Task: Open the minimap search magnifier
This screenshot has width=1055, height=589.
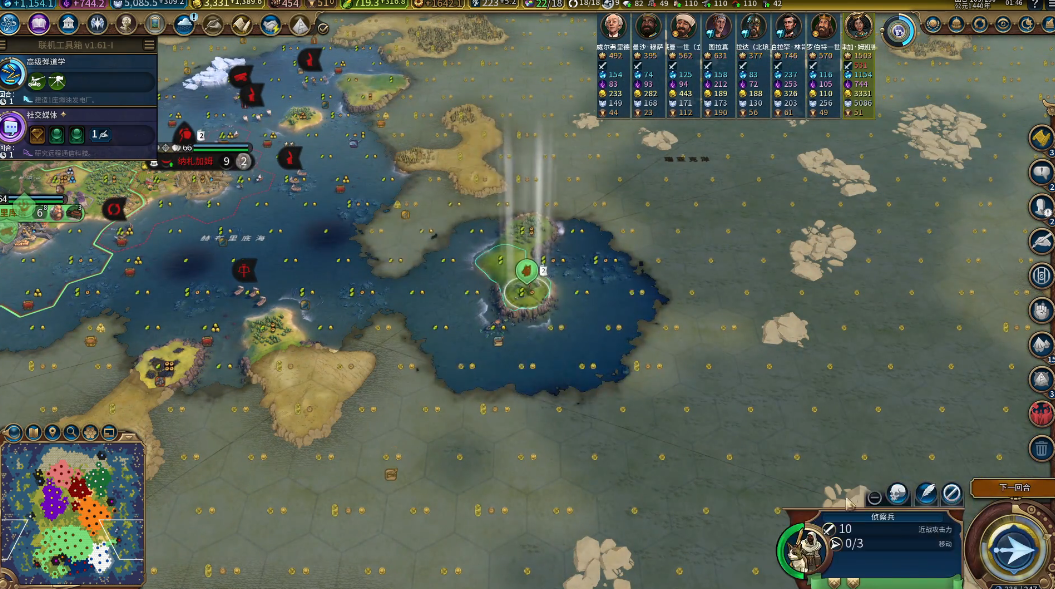Action: (x=71, y=433)
